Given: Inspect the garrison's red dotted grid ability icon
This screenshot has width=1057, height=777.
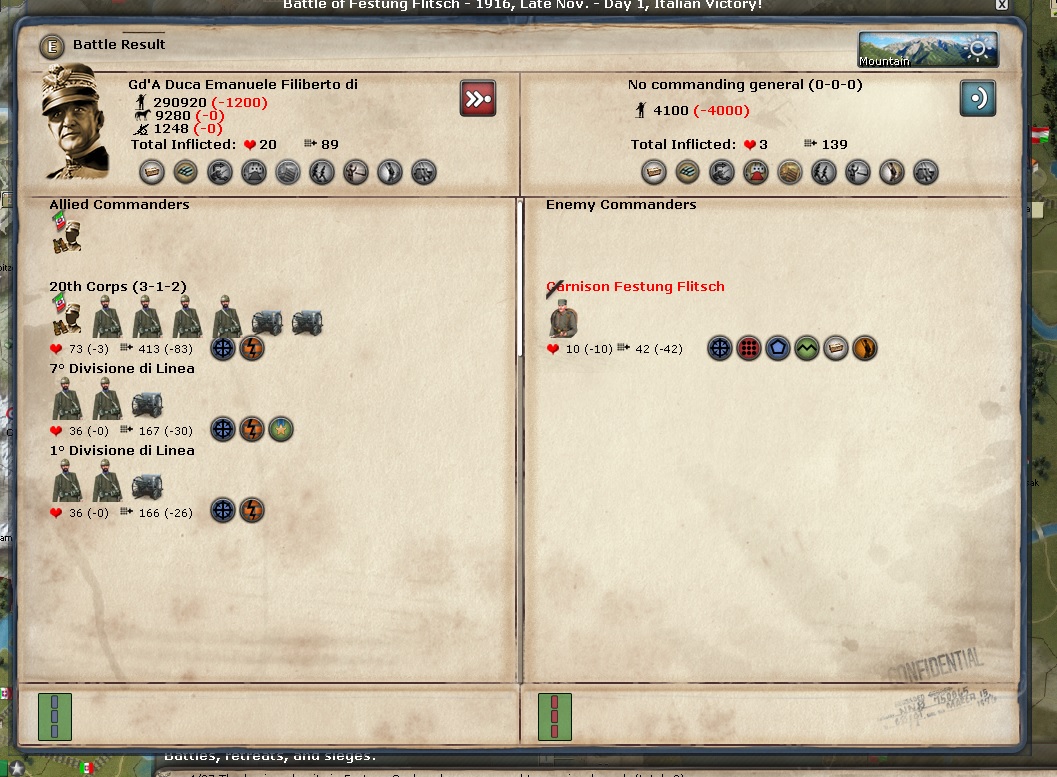Looking at the screenshot, I should coord(749,349).
